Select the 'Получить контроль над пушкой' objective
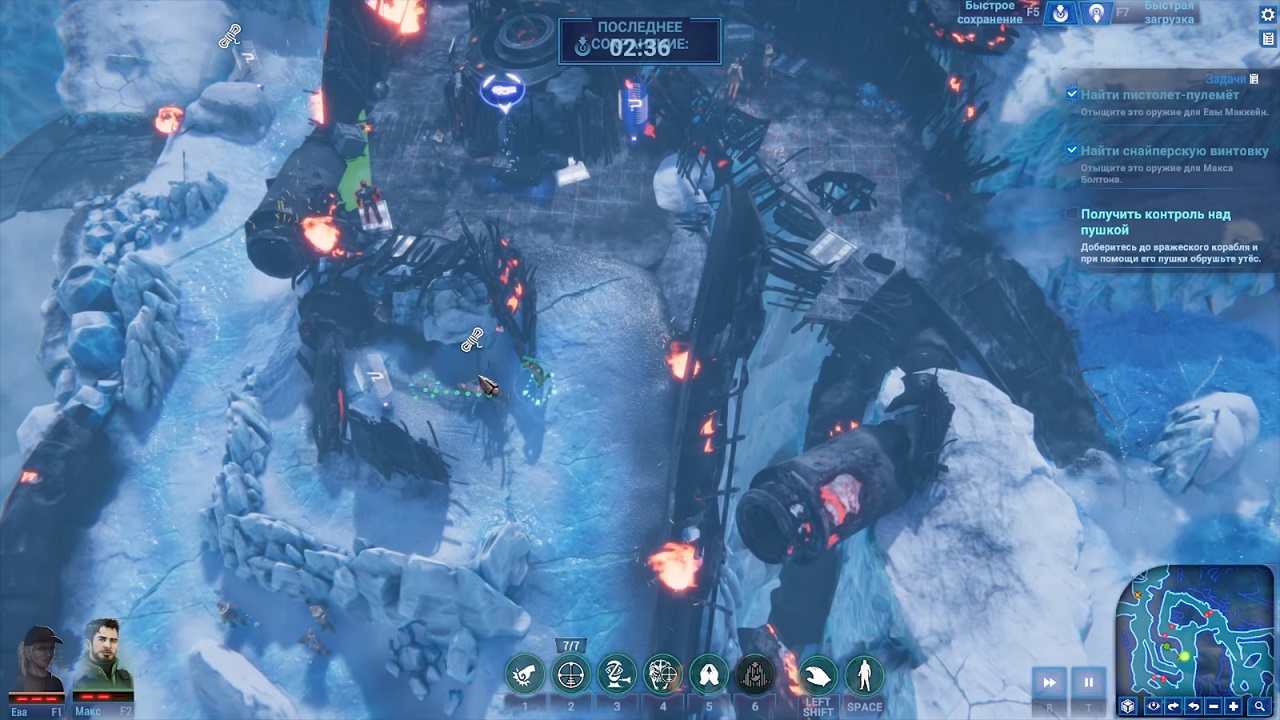Viewport: 1280px width, 720px height. pos(1155,222)
